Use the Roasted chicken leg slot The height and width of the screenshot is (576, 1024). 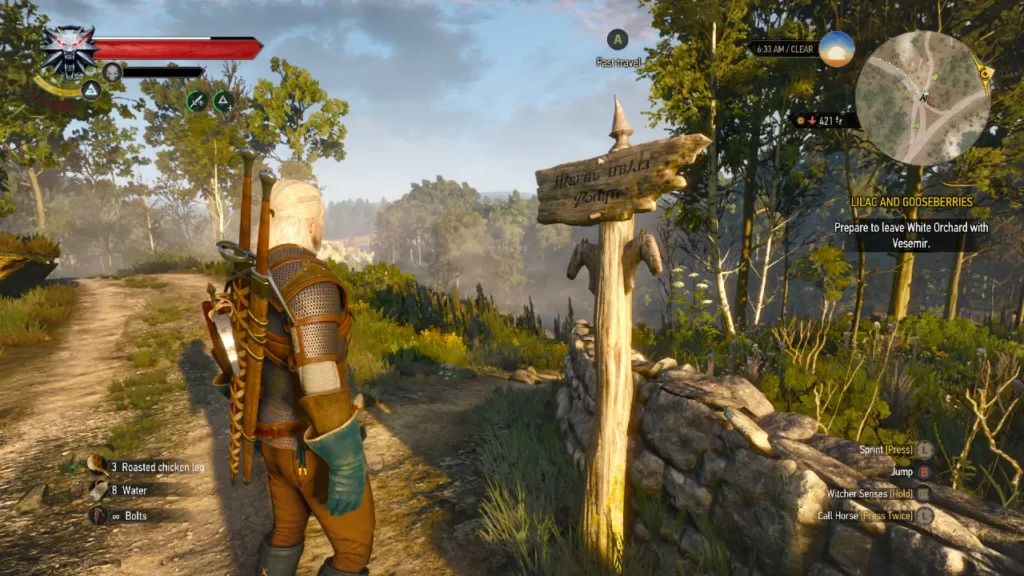coord(98,465)
